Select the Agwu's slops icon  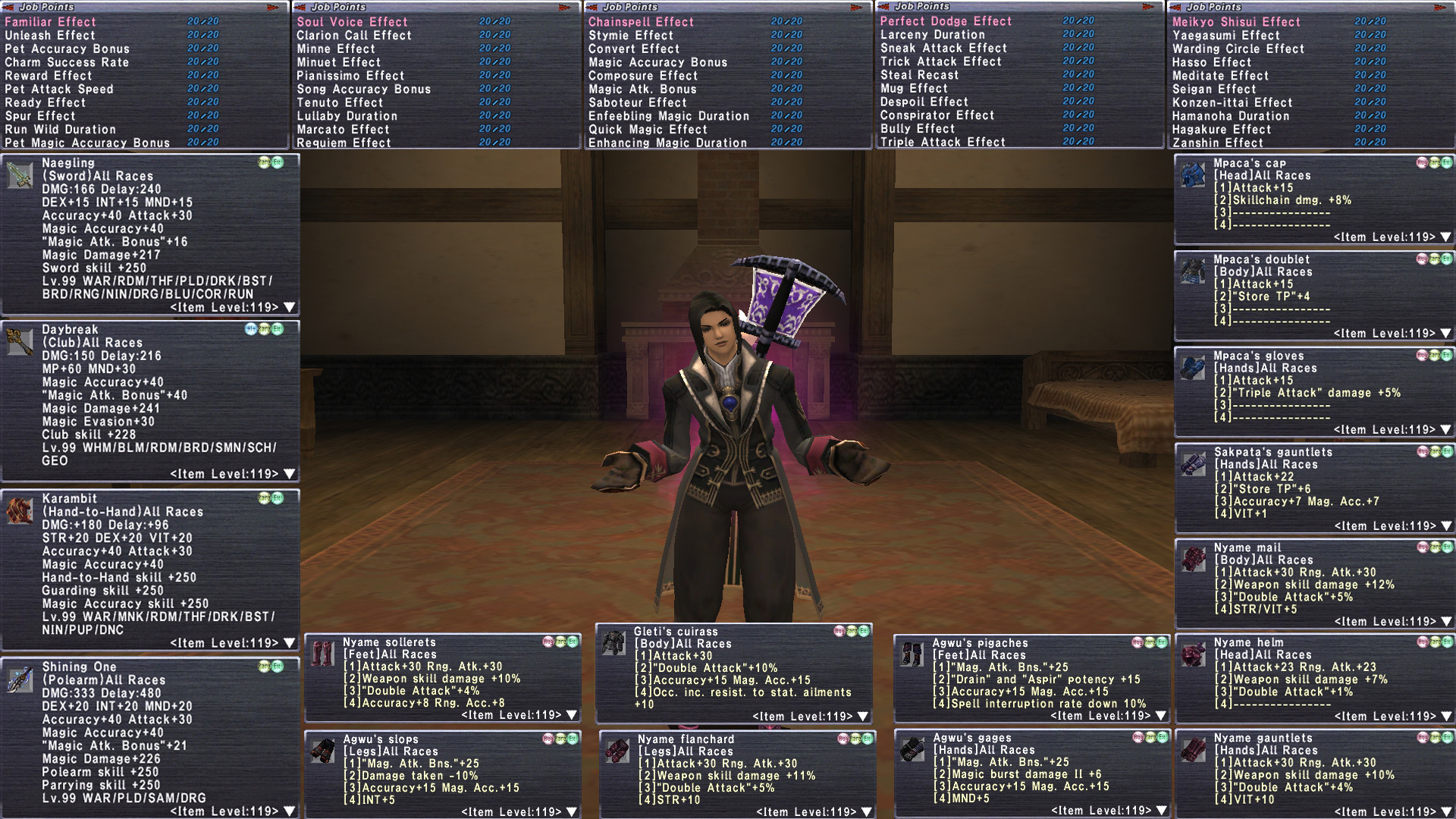coord(322,751)
